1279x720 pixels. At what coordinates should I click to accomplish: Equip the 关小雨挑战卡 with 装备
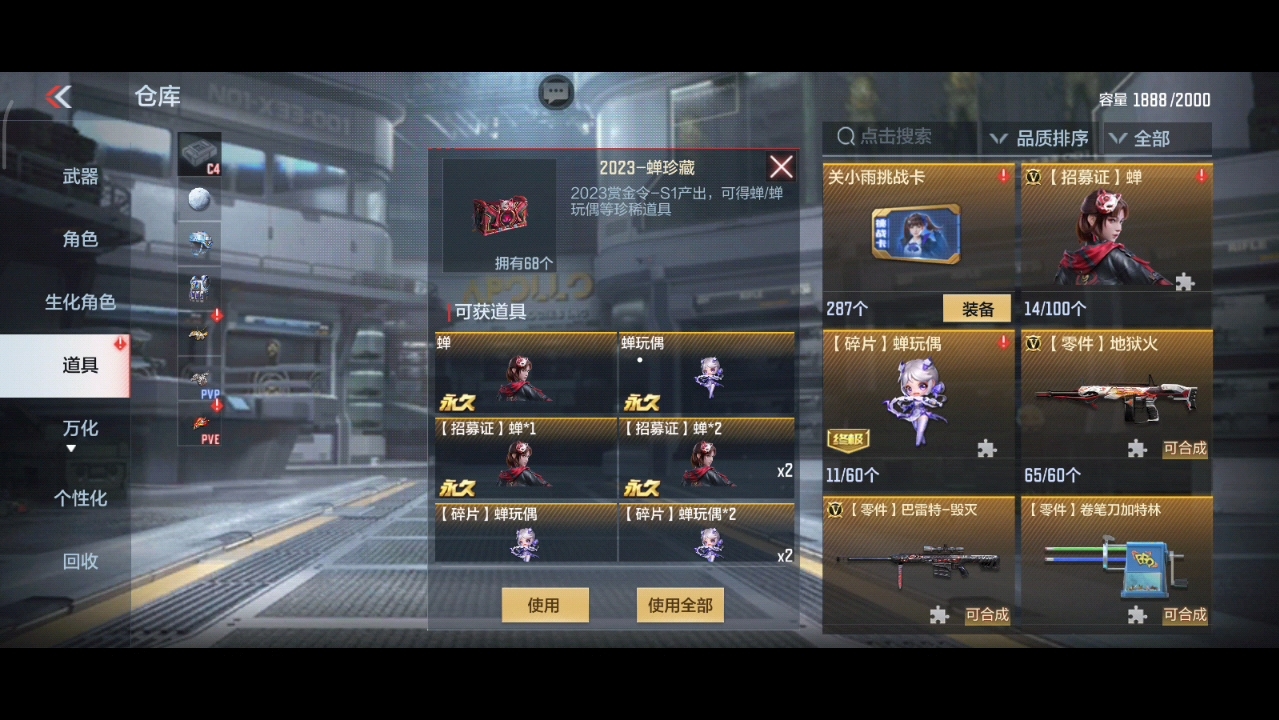click(x=977, y=309)
